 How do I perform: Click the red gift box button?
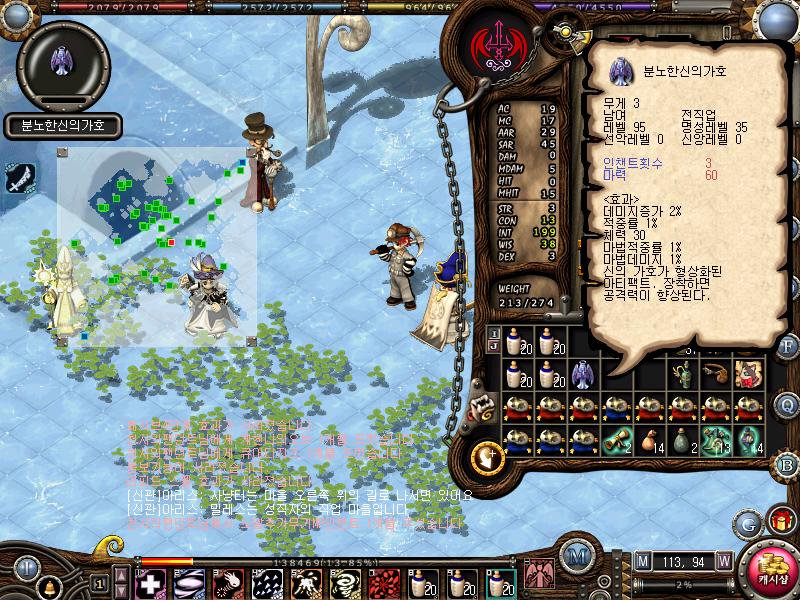(780, 520)
